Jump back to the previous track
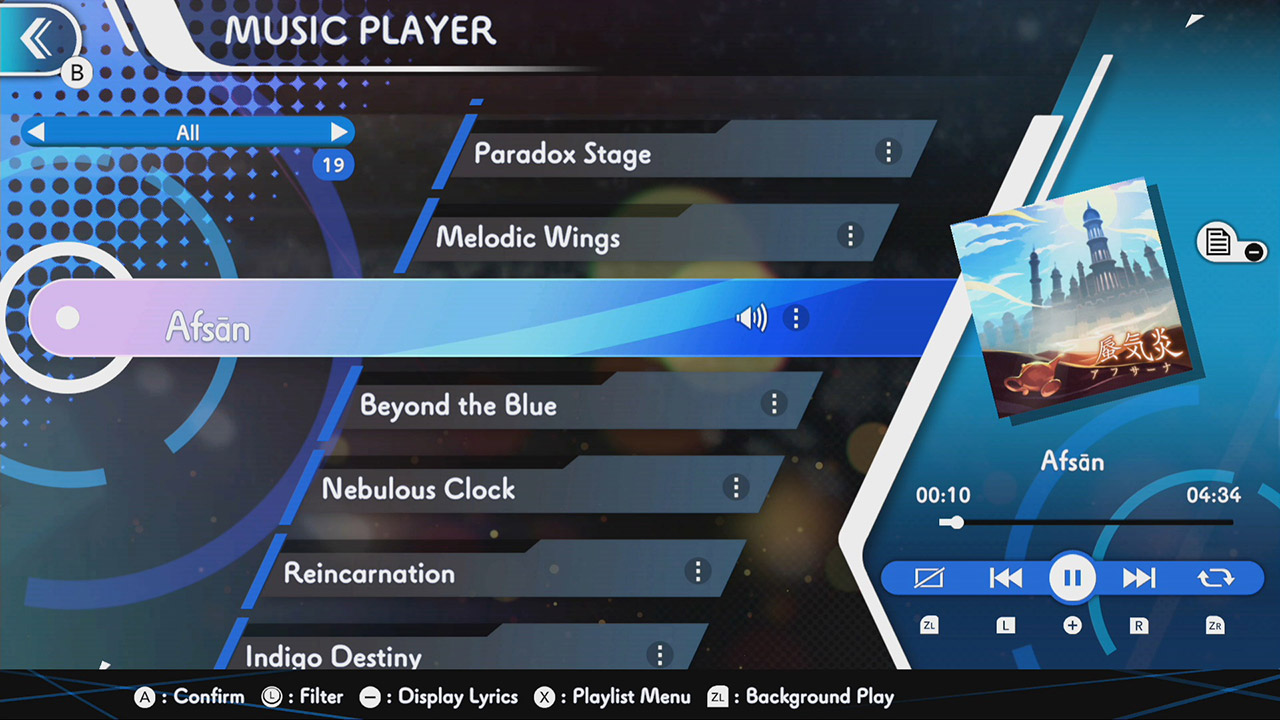The image size is (1280, 720). [1005, 577]
